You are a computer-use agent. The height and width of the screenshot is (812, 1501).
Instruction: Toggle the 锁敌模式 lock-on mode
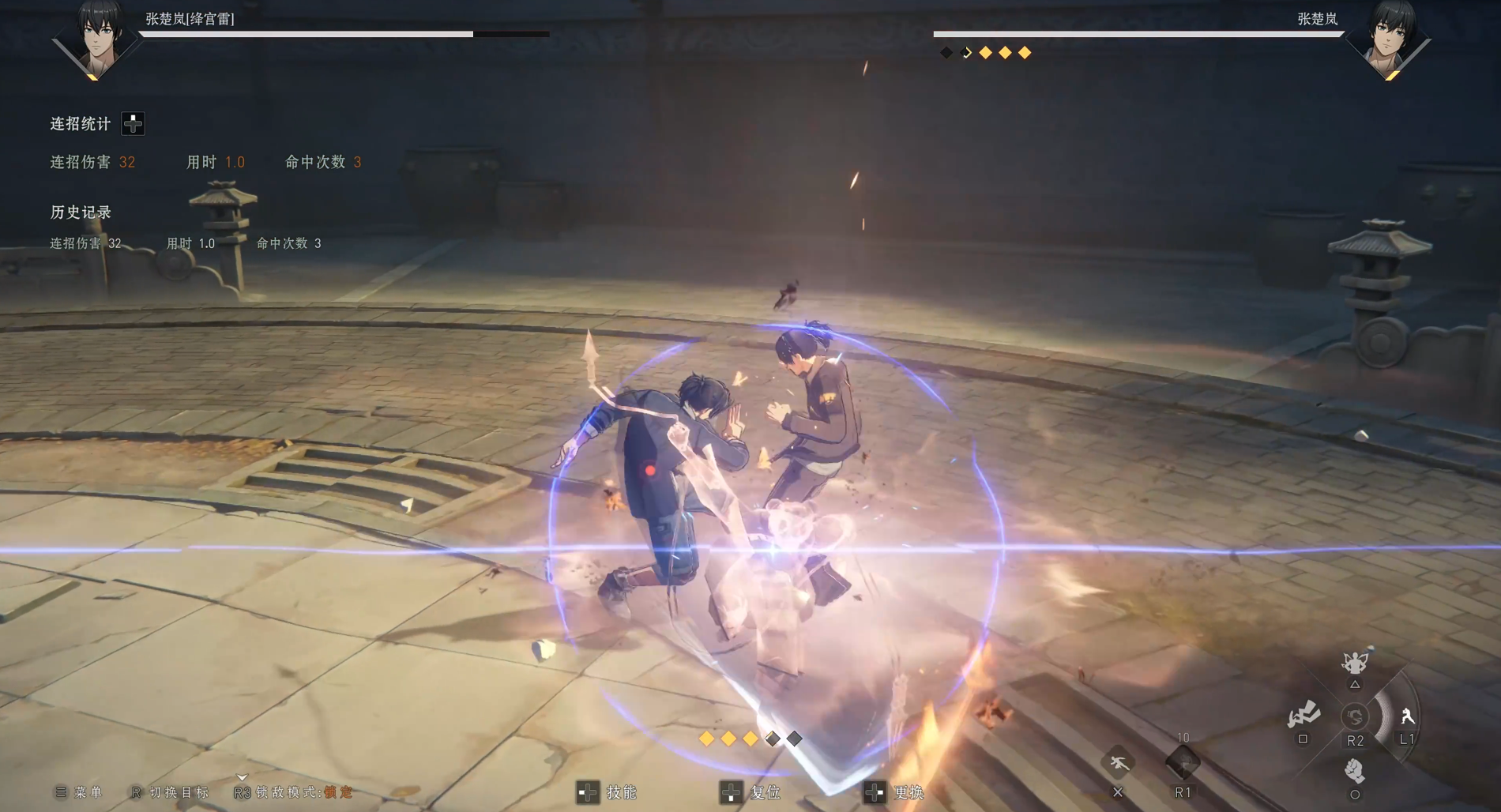point(294,792)
